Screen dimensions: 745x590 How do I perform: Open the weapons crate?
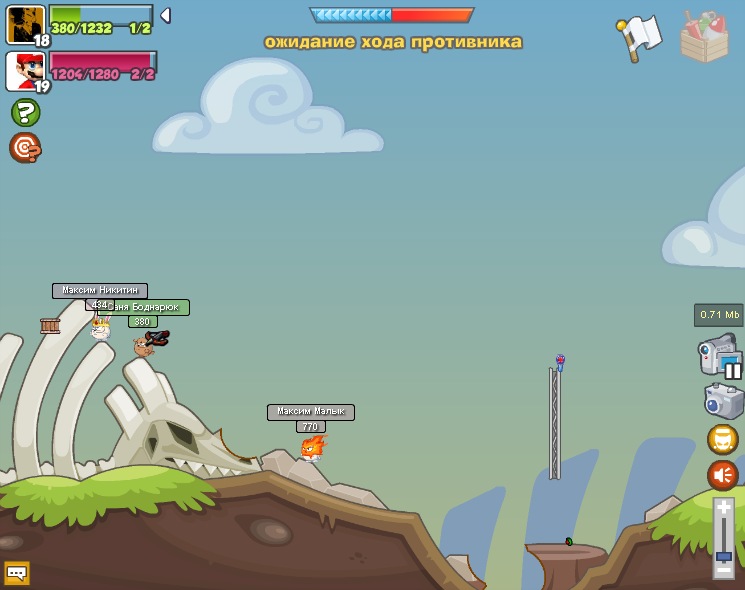[x=704, y=38]
